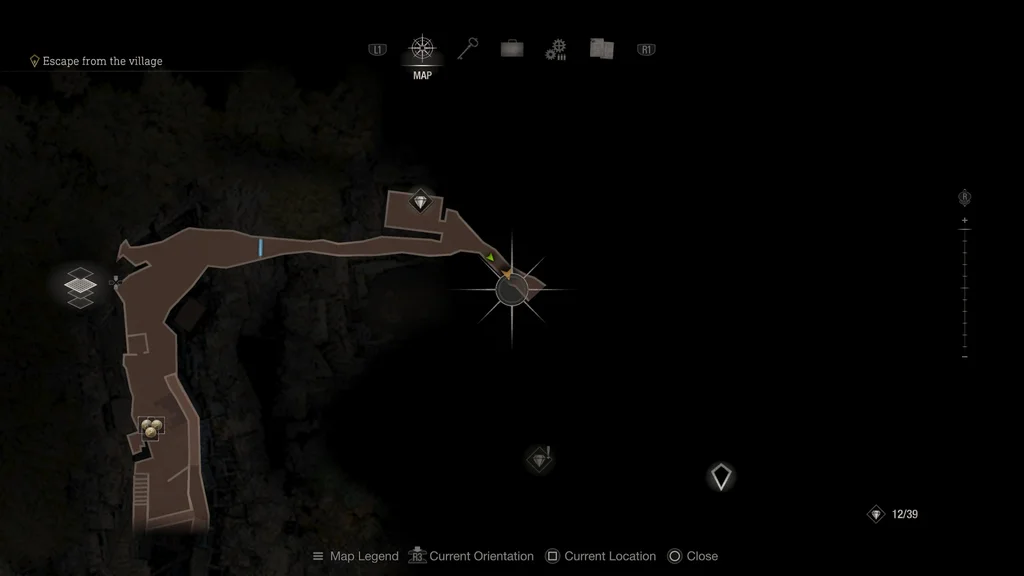Select the treasure marker with exclamation mark

[x=540, y=459]
